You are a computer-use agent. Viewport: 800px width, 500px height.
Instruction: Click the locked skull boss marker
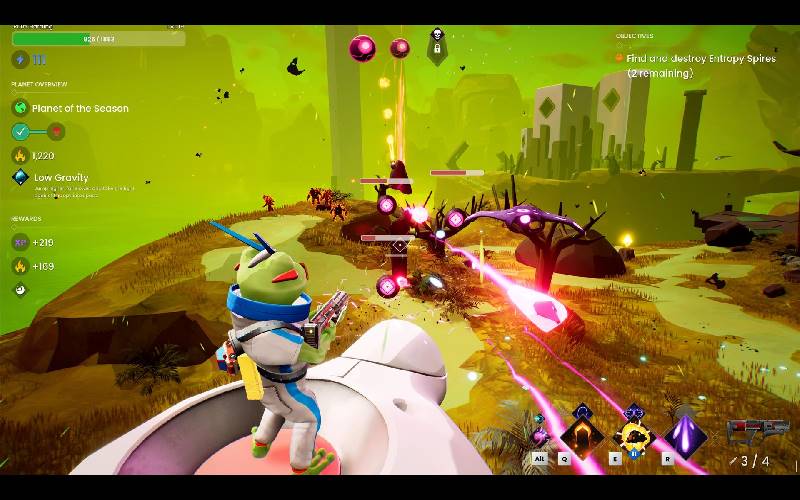pos(436,41)
